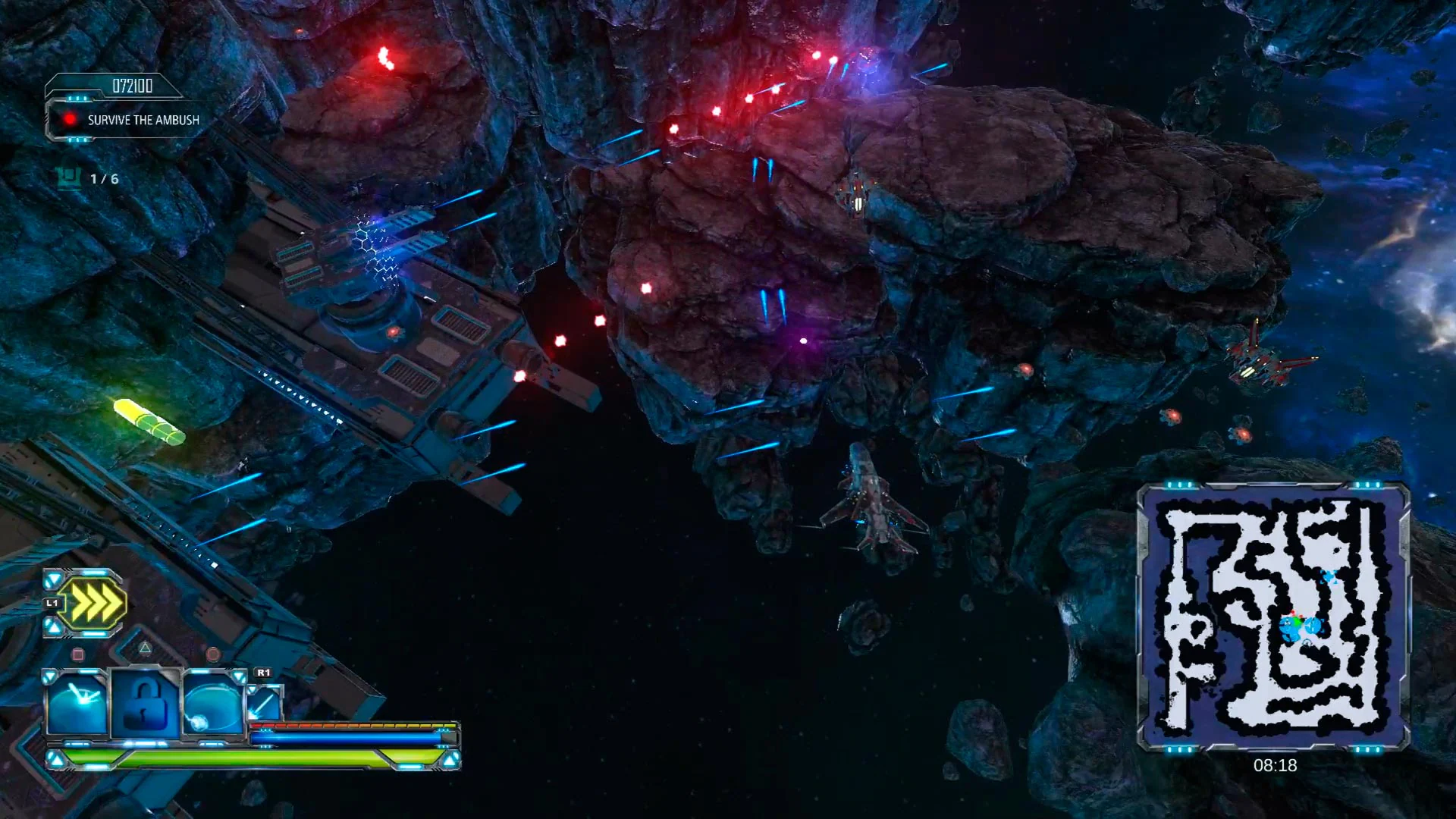Click the red objective status indicator
Screen dimensions: 1456x819
tap(71, 119)
